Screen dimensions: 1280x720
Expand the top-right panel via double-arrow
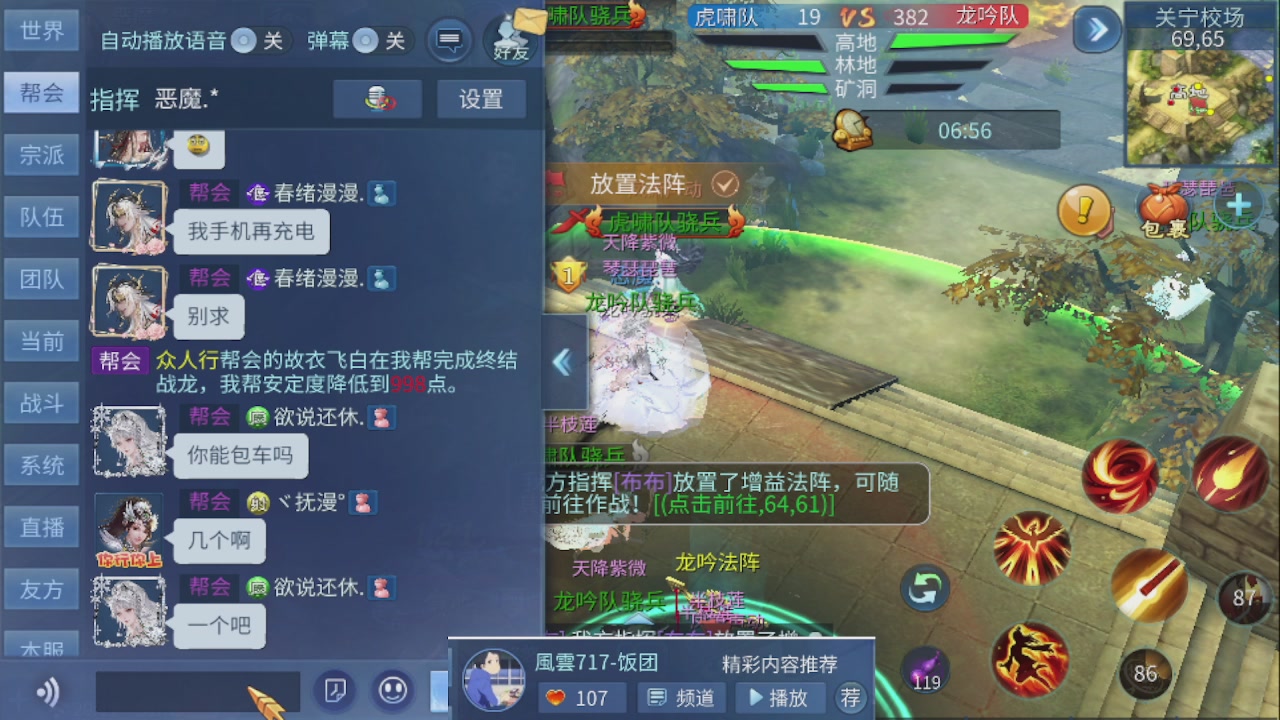click(1096, 30)
